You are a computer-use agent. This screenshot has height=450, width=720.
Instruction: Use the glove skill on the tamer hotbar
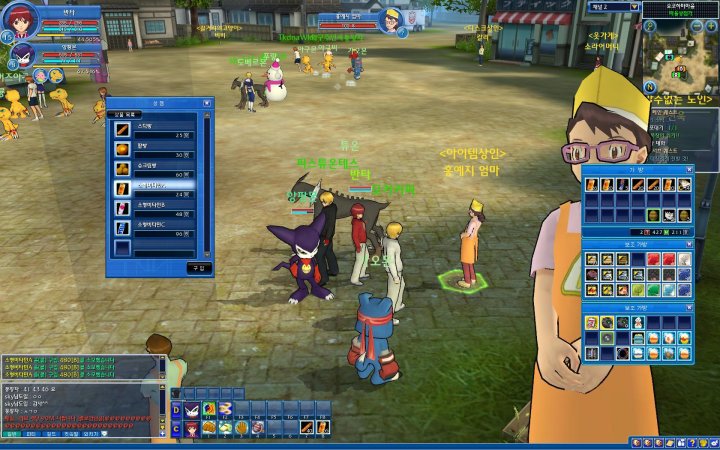pos(241,427)
